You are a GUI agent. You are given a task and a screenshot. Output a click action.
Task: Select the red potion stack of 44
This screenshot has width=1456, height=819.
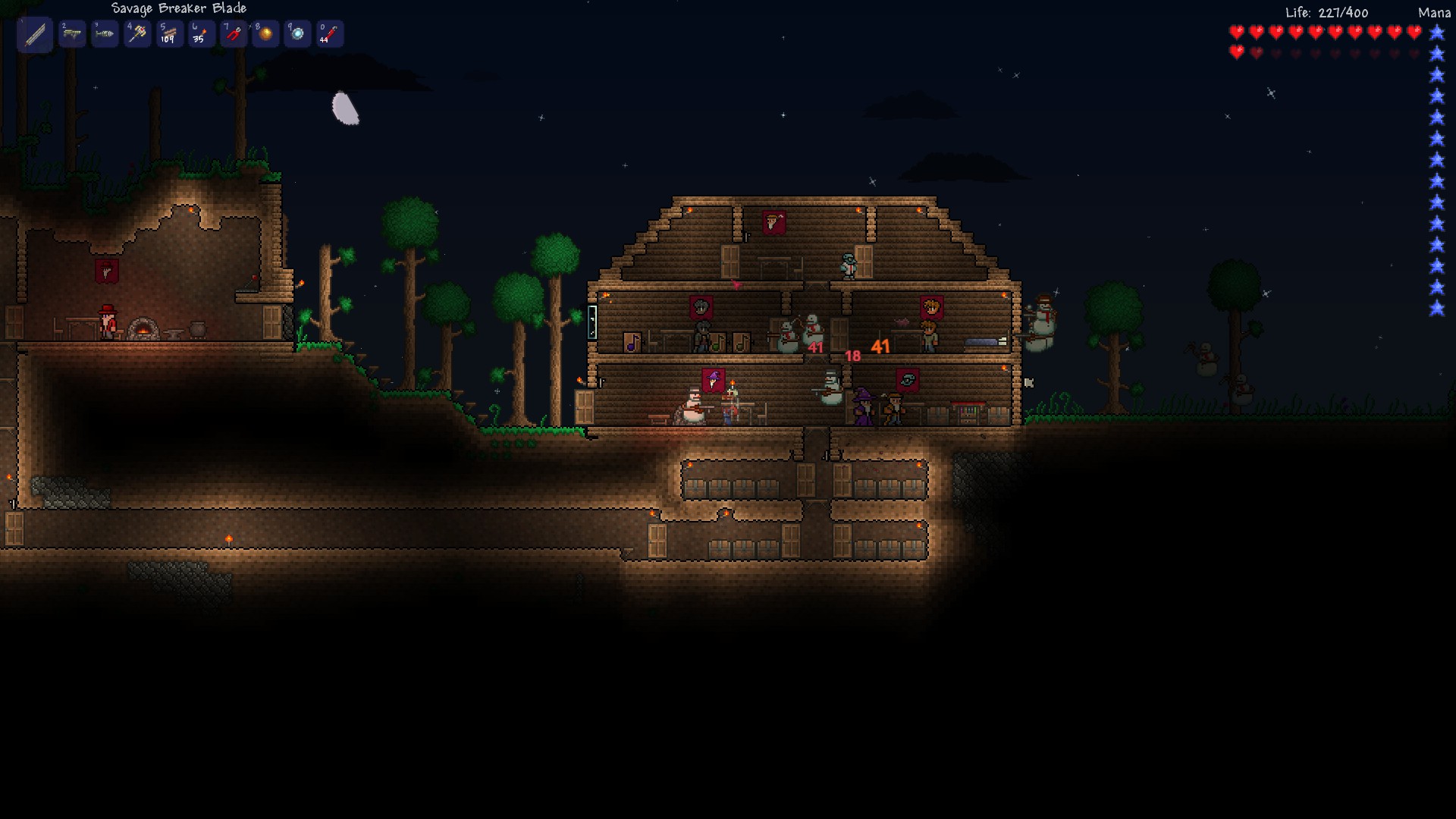pyautogui.click(x=329, y=34)
